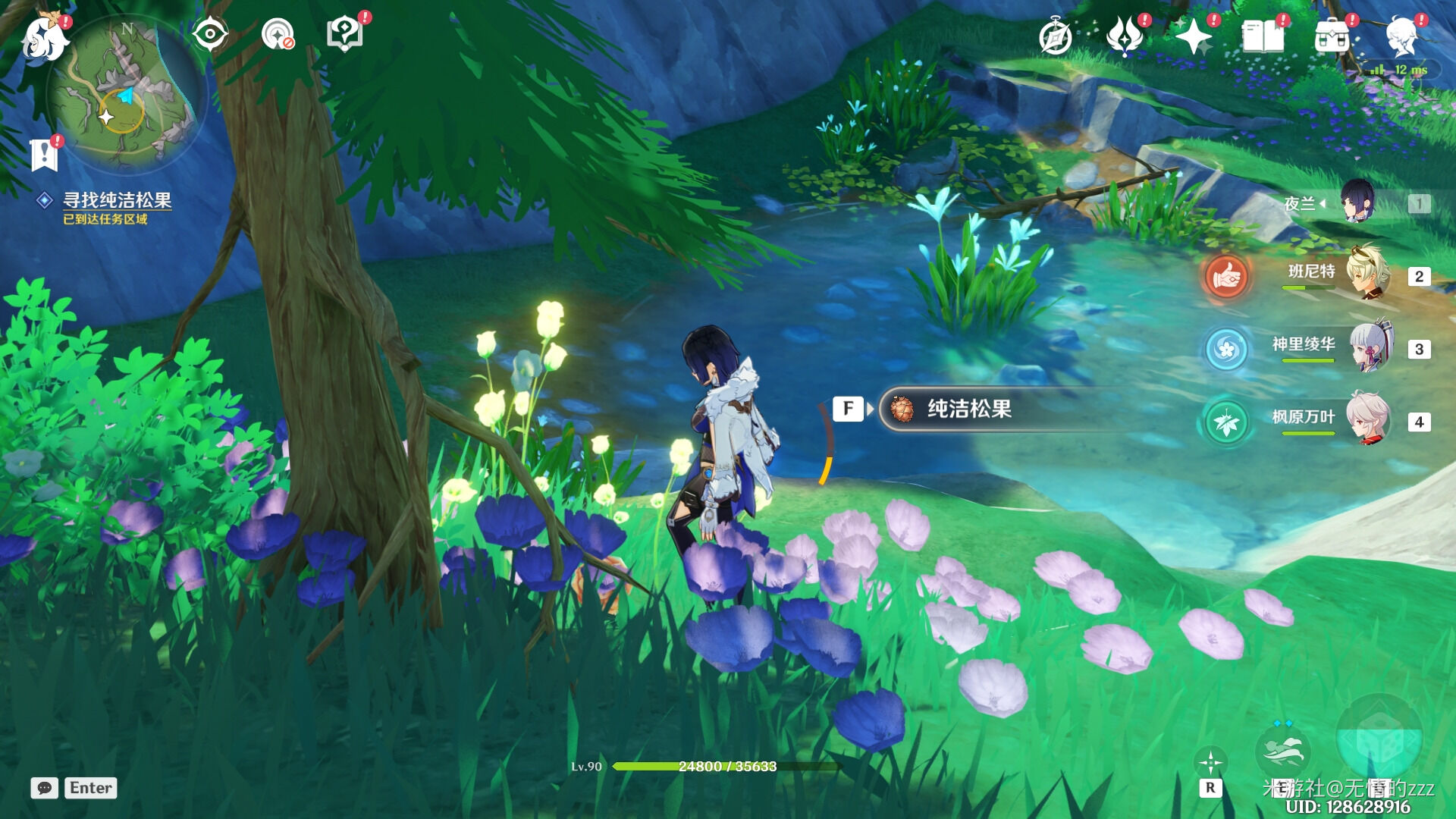Viewport: 1456px width, 819px height.
Task: Click the quest tutorial question-mark icon
Action: [x=346, y=32]
